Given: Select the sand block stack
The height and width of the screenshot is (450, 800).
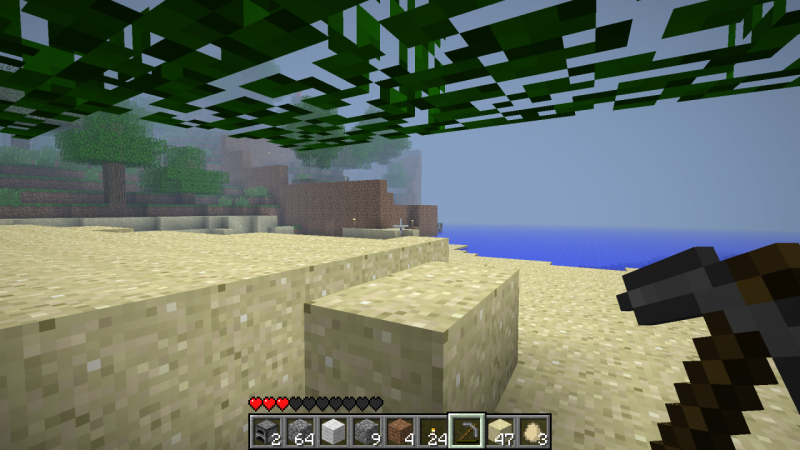Looking at the screenshot, I should tap(499, 431).
